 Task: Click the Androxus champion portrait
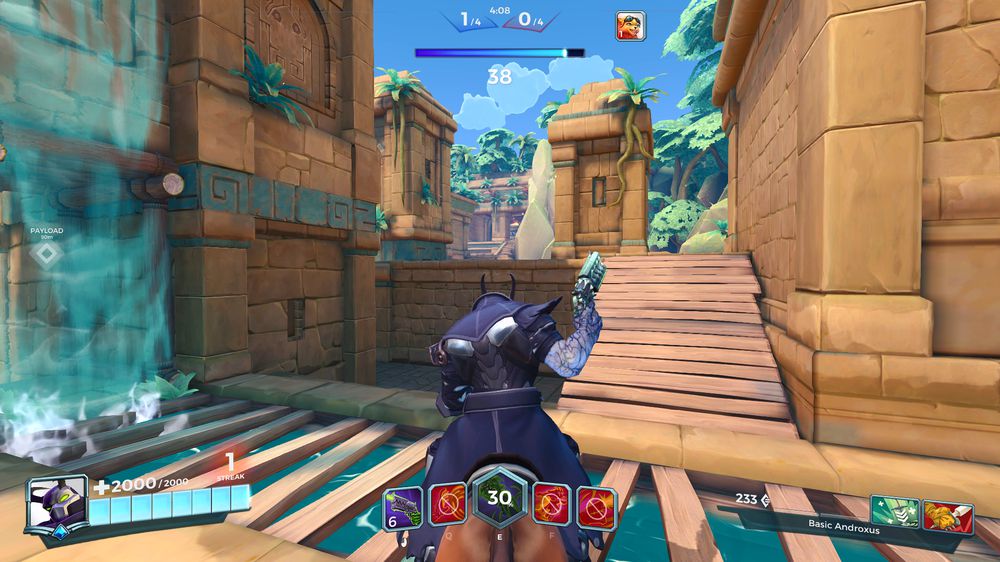coord(56,505)
